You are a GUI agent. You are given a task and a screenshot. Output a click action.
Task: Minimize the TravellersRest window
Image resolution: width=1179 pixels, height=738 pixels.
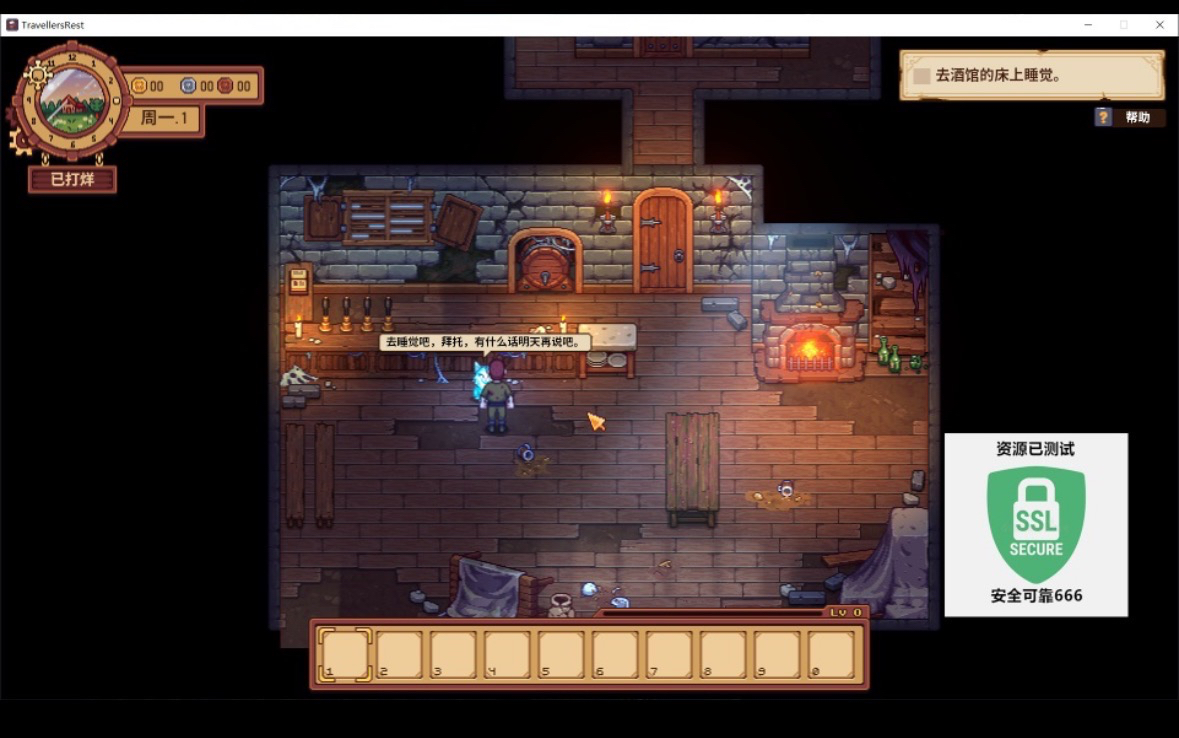(x=1087, y=25)
